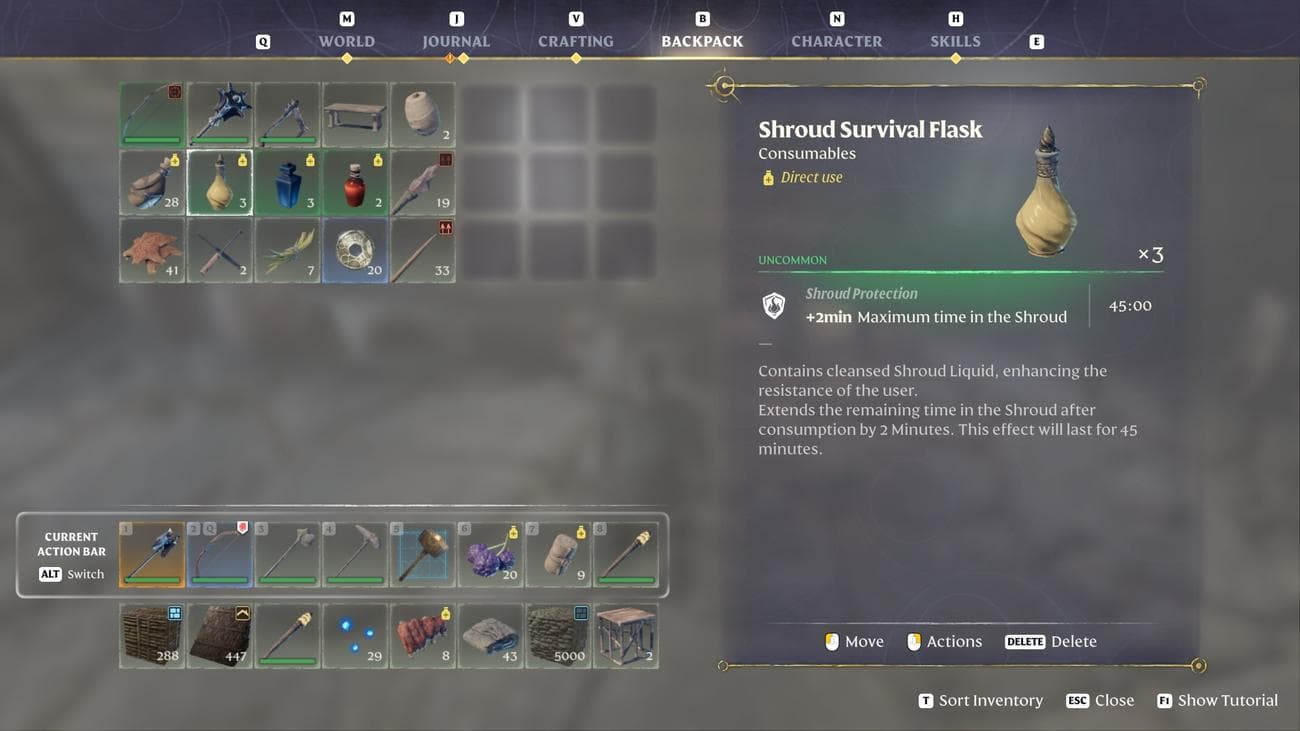The image size is (1300, 731).
Task: Select the stone block stack of 5000
Action: coord(558,636)
